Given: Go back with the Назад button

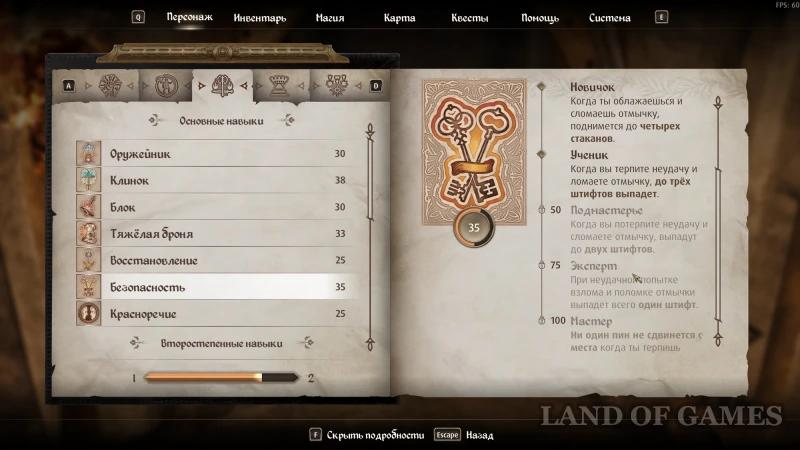Looking at the screenshot, I should (x=476, y=435).
